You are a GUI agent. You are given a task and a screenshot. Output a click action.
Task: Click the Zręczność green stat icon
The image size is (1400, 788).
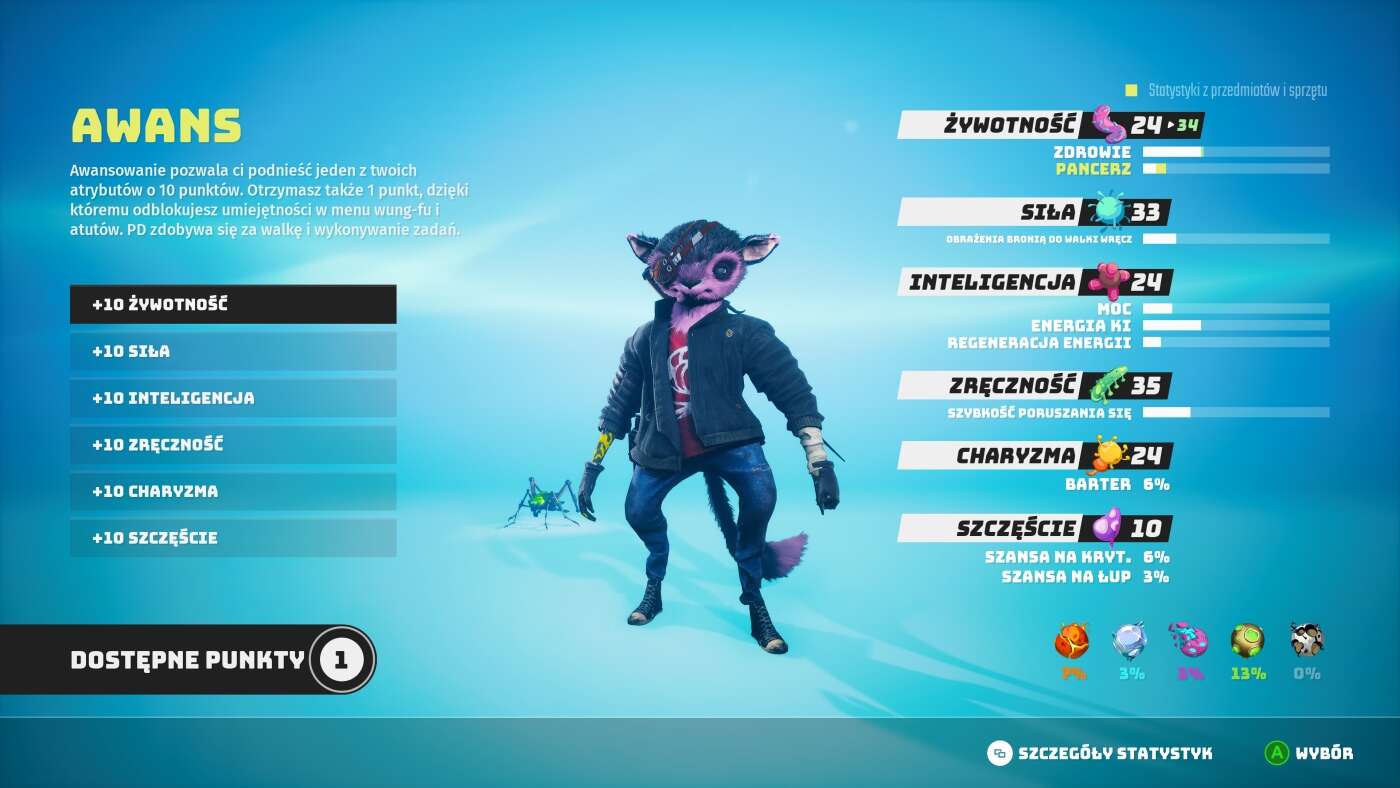pyautogui.click(x=1105, y=385)
